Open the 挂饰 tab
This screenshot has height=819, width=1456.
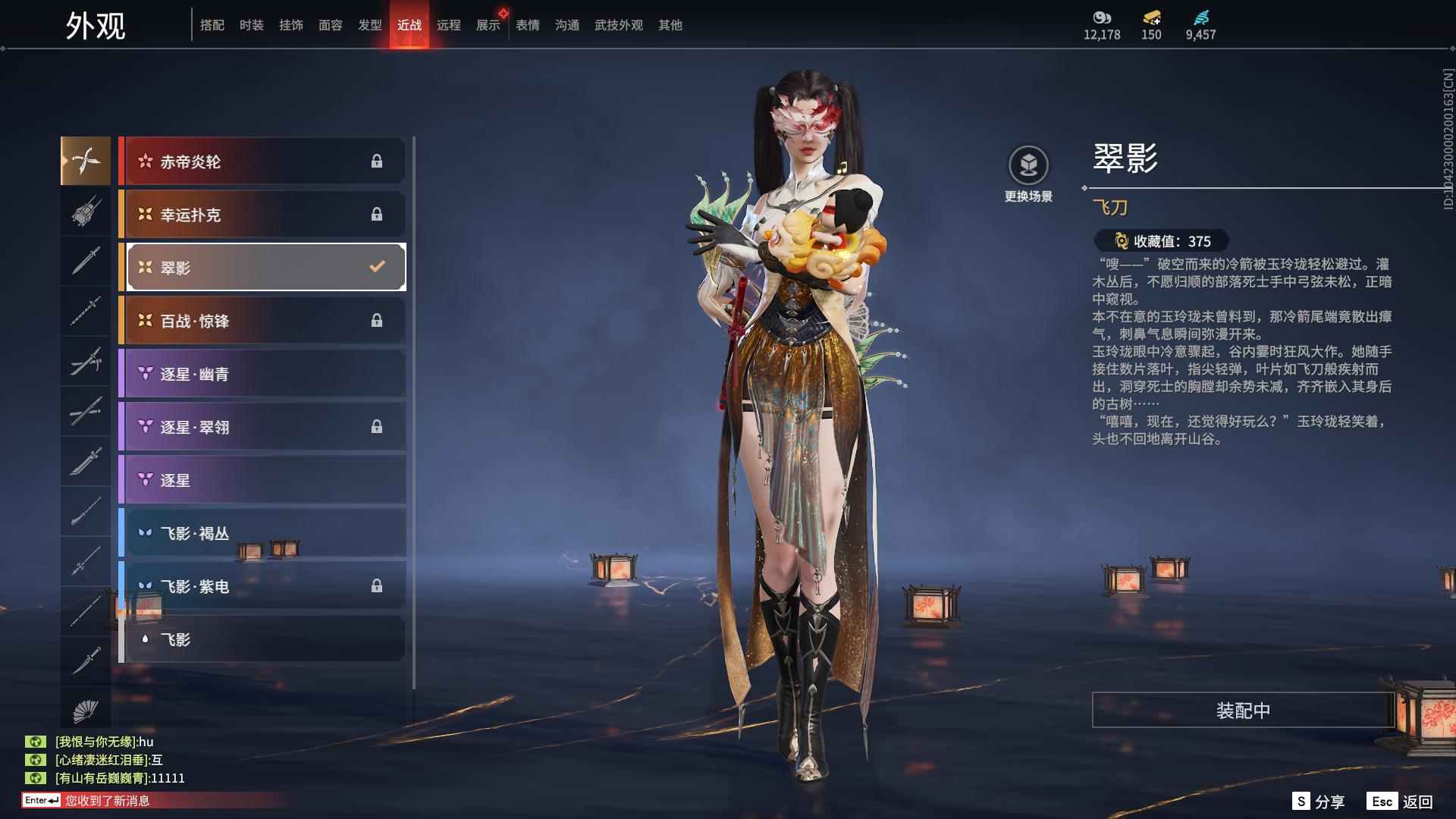[x=290, y=25]
